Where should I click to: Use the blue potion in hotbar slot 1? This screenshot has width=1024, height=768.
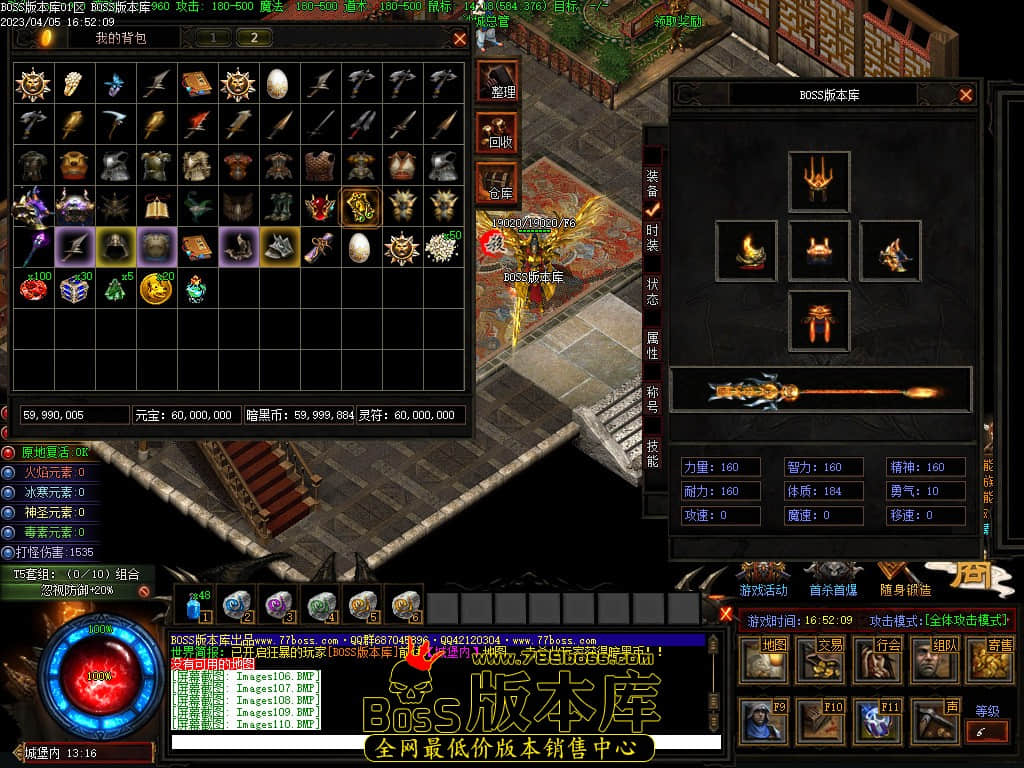click(194, 606)
